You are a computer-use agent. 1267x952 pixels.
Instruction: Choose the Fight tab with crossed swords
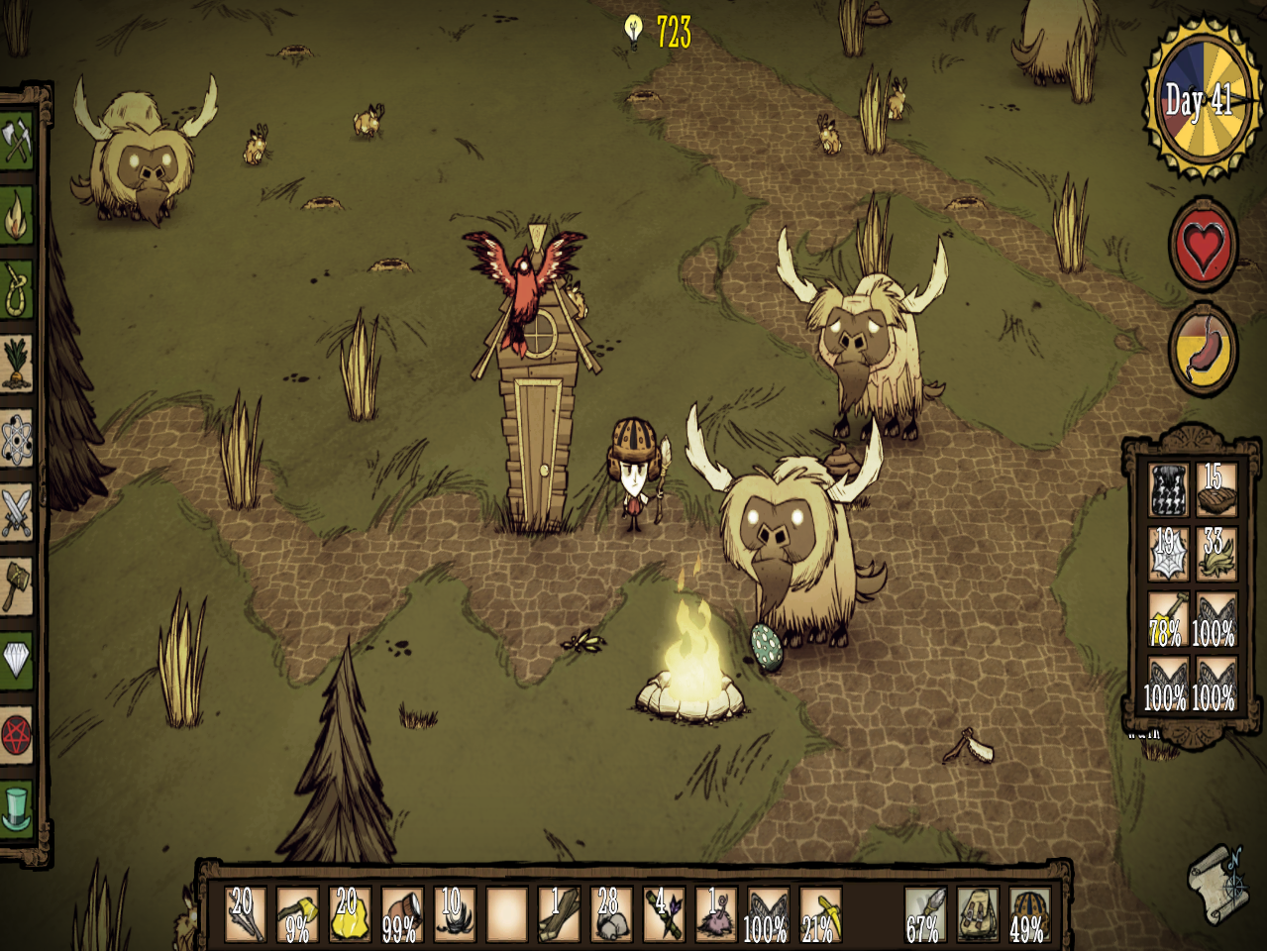click(16, 512)
